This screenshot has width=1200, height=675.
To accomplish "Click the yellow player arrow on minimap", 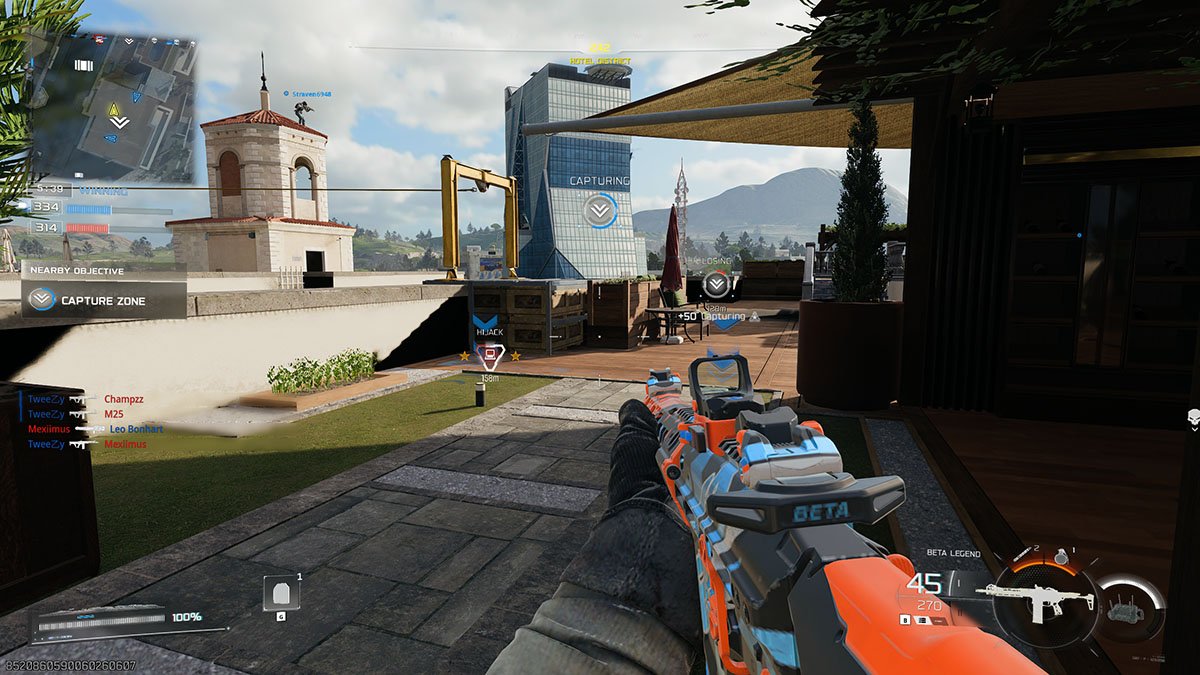I will point(114,108).
